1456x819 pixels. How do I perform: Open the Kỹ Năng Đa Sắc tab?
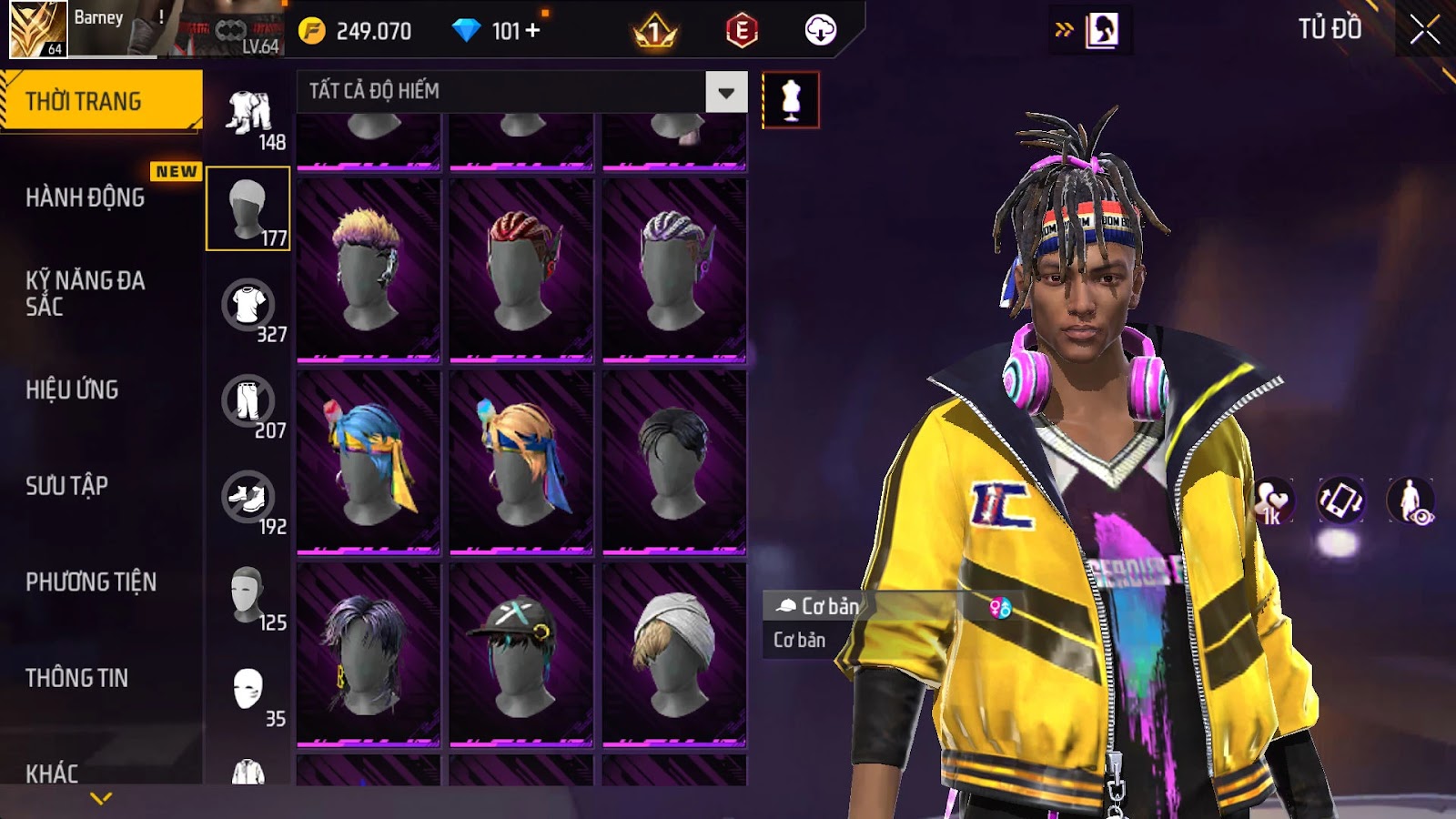(85, 293)
